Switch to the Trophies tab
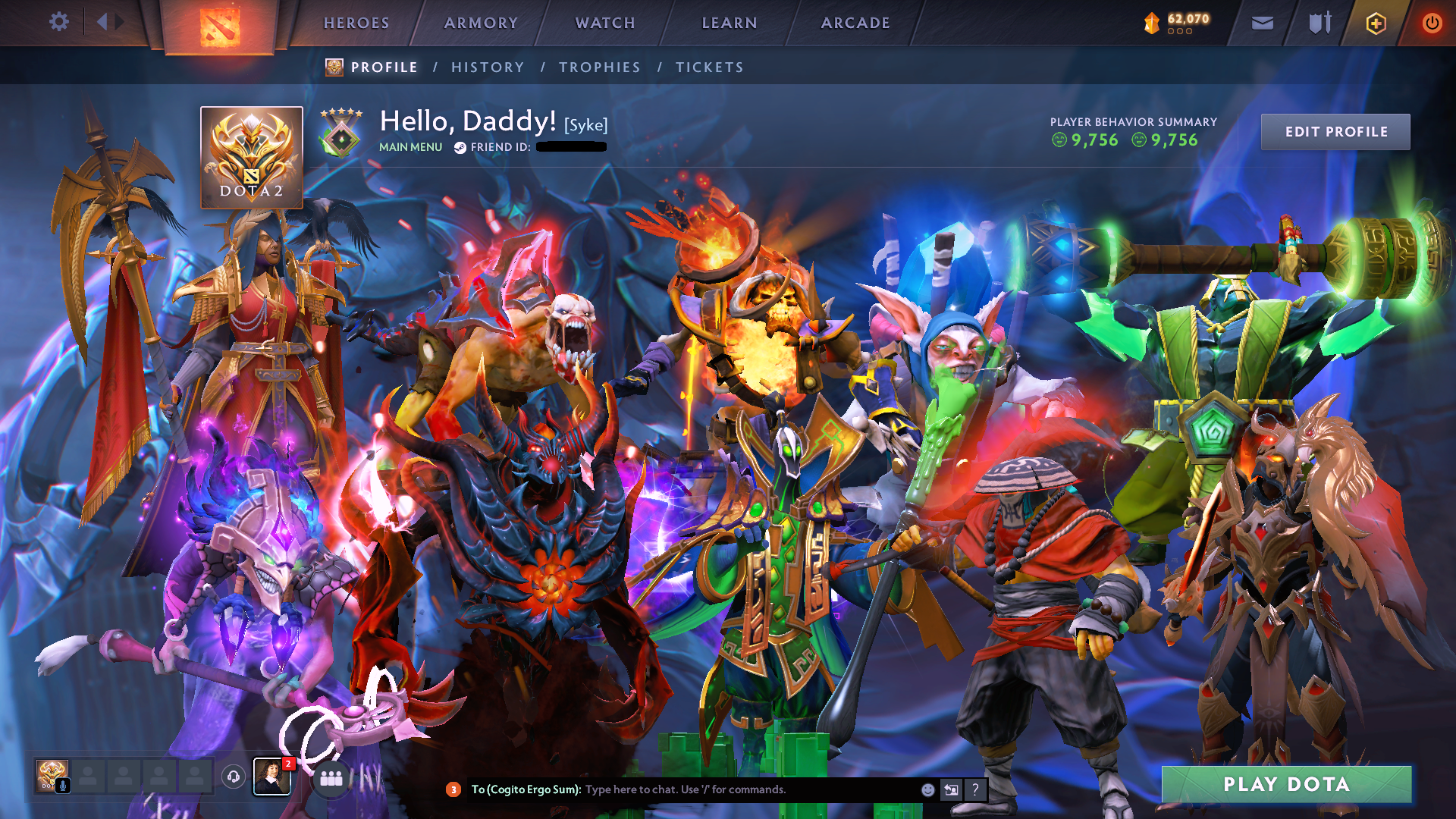The height and width of the screenshot is (819, 1456). click(x=599, y=67)
